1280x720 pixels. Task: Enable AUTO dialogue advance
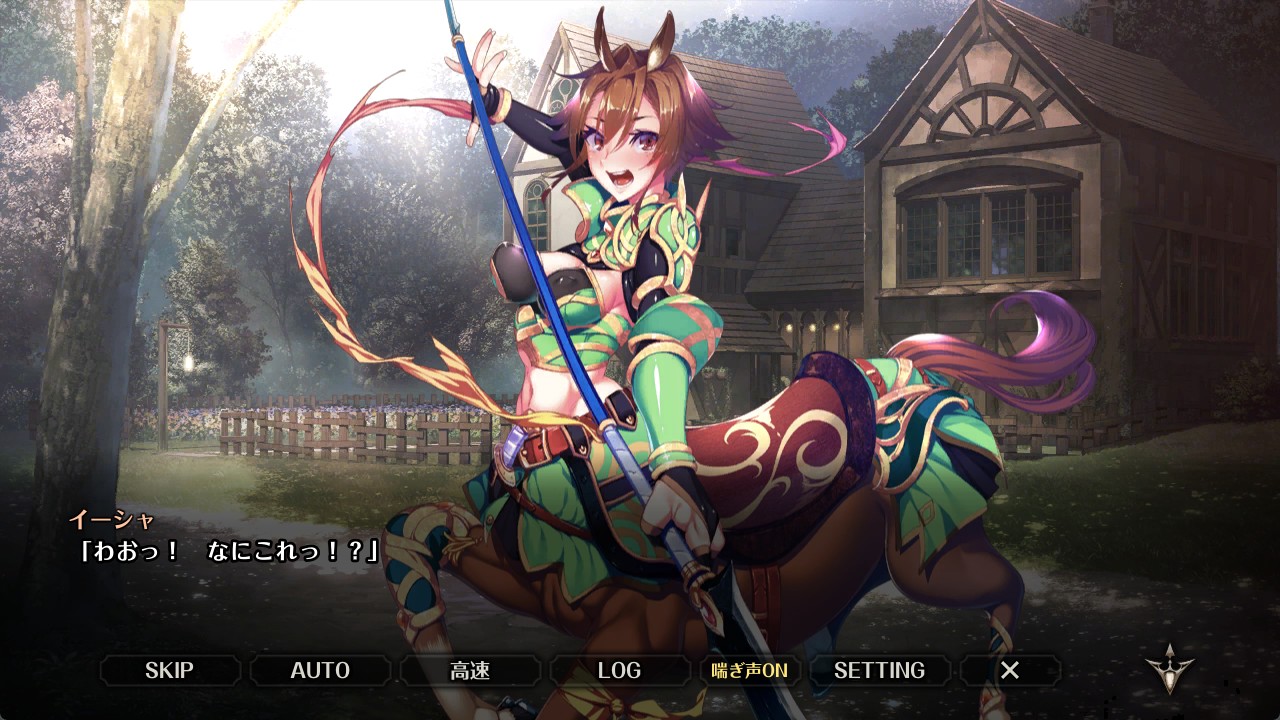[x=320, y=670]
